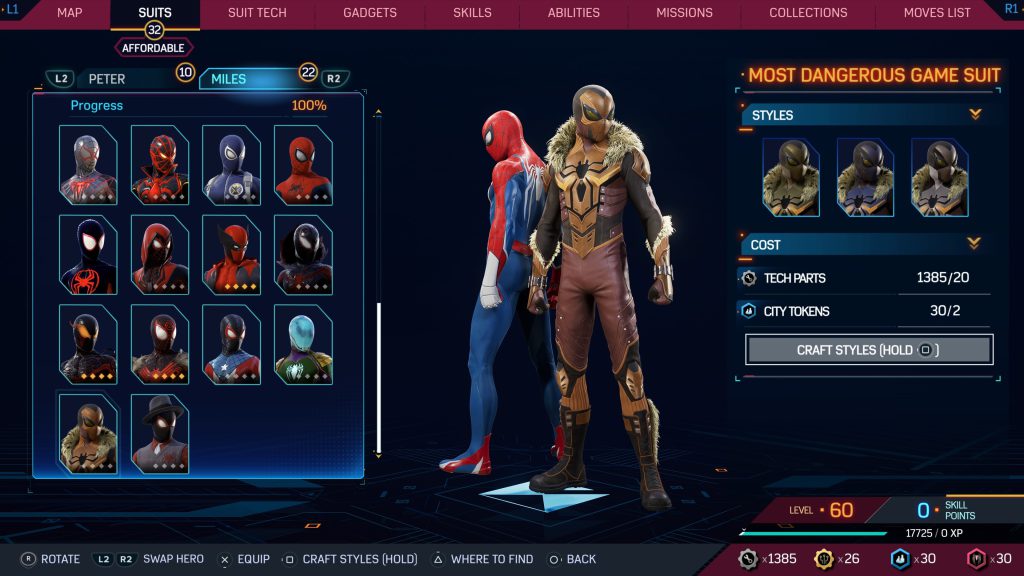Switch hero to Peter
Screen dimensions: 1024x576
(107, 79)
